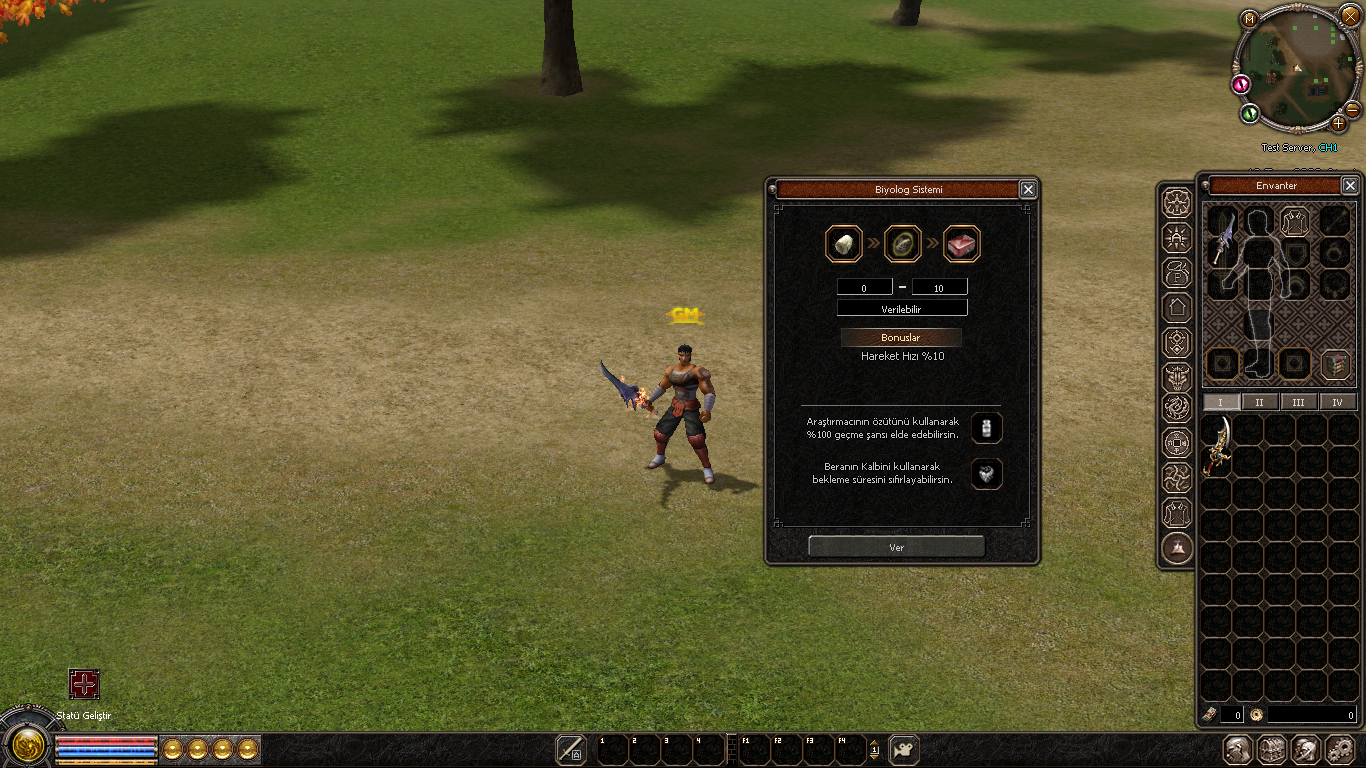
Task: Select the red chest reward slot
Action: click(x=961, y=244)
